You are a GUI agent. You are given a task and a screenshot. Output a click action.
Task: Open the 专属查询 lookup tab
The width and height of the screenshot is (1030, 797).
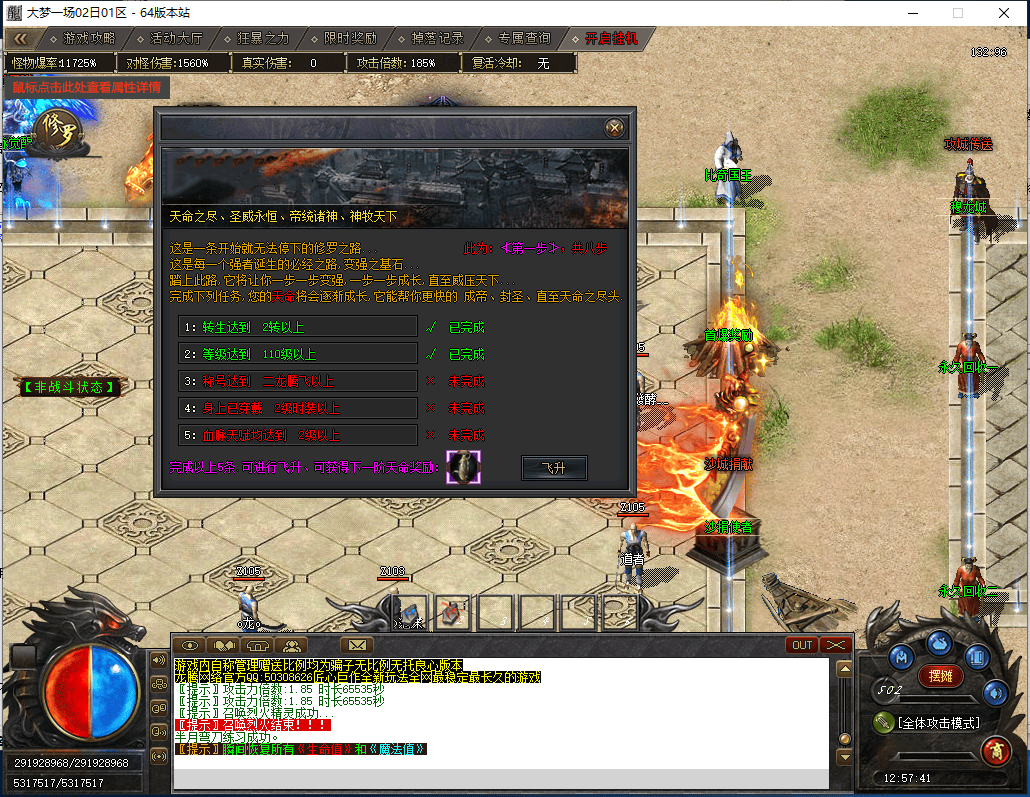tap(517, 38)
